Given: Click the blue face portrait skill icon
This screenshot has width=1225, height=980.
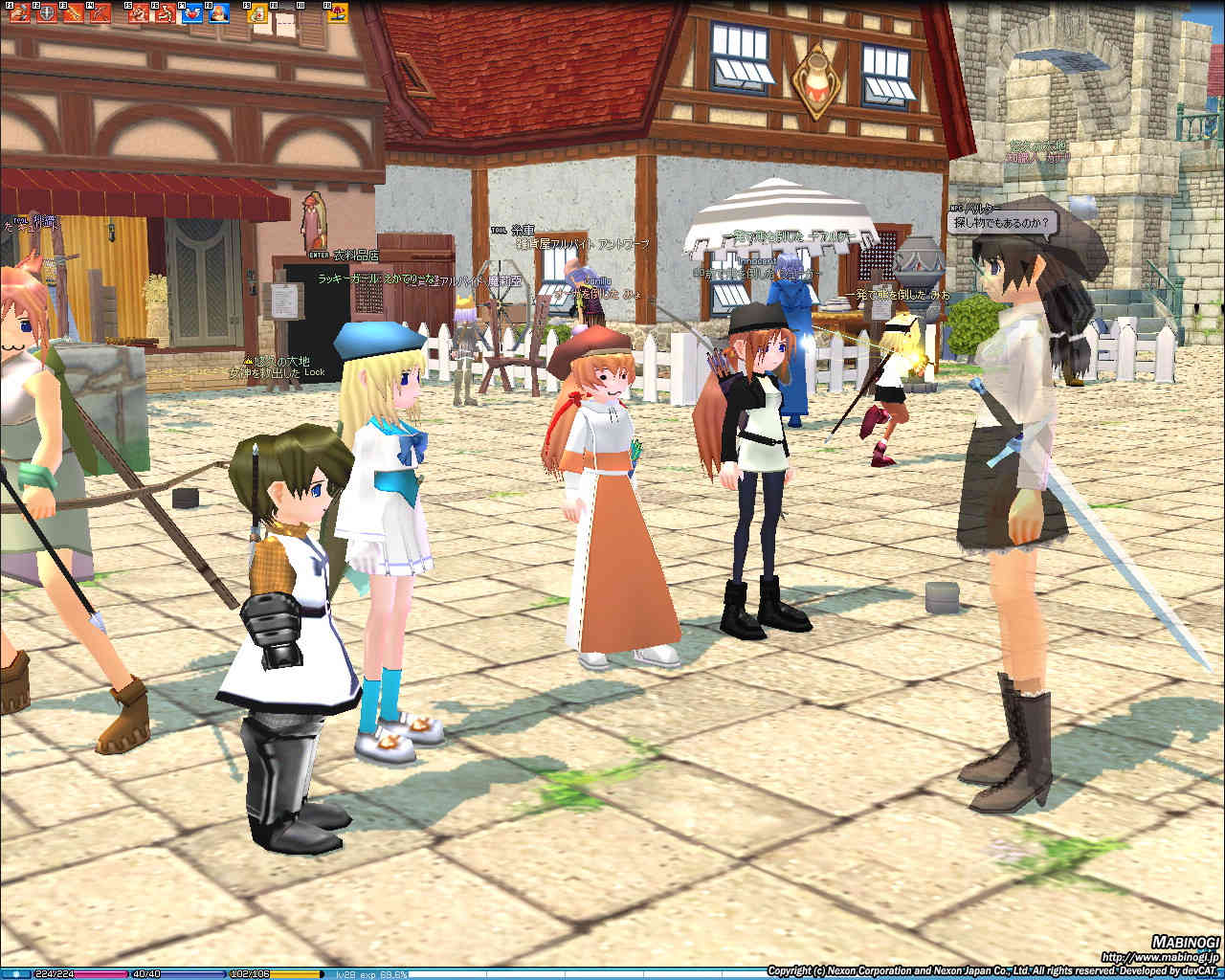Looking at the screenshot, I should [x=218, y=12].
